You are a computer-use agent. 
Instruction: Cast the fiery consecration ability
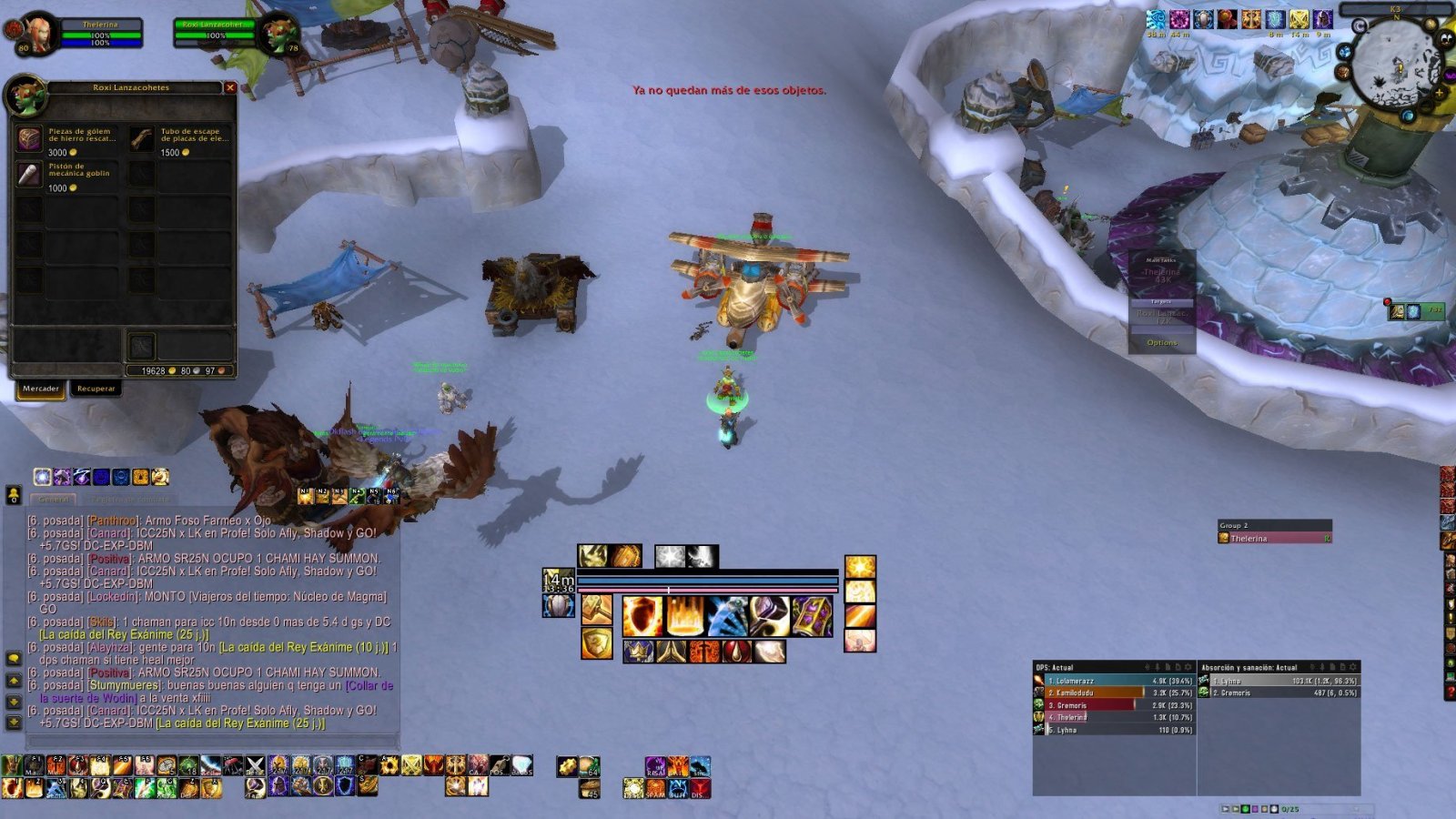click(x=685, y=616)
